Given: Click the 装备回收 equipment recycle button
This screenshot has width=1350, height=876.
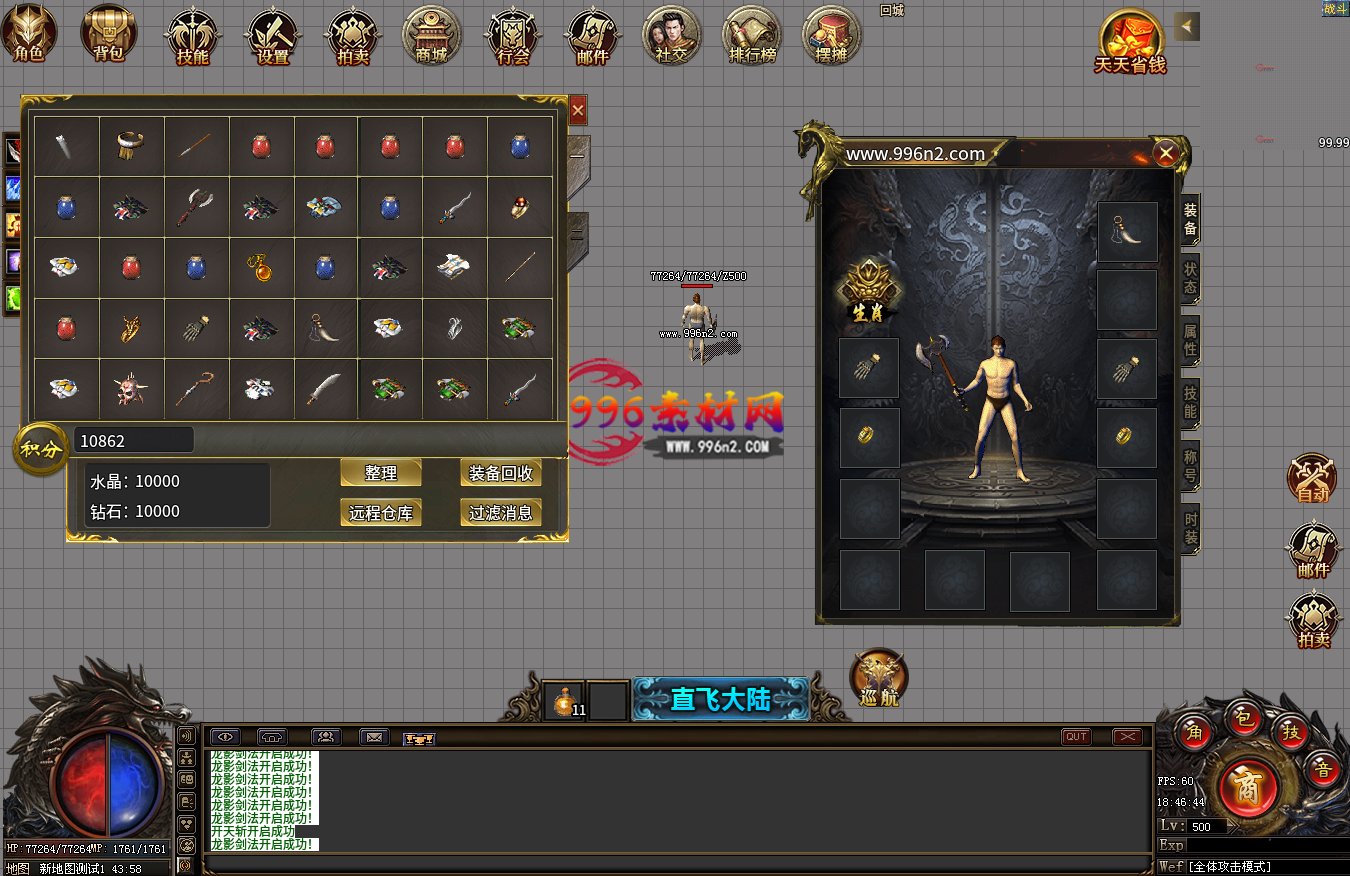Looking at the screenshot, I should 501,473.
